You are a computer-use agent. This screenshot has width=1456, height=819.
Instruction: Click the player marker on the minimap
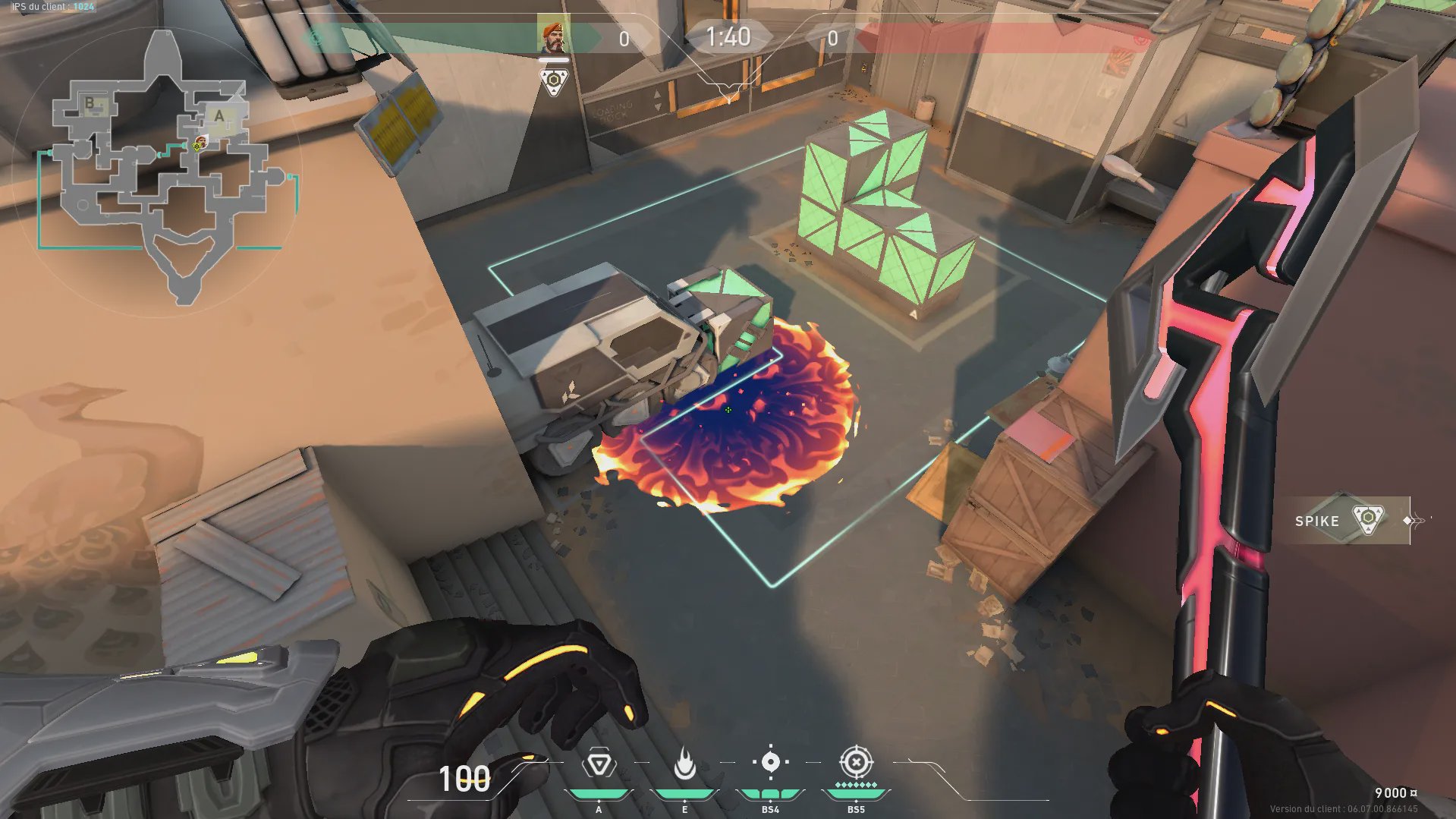pyautogui.click(x=200, y=143)
